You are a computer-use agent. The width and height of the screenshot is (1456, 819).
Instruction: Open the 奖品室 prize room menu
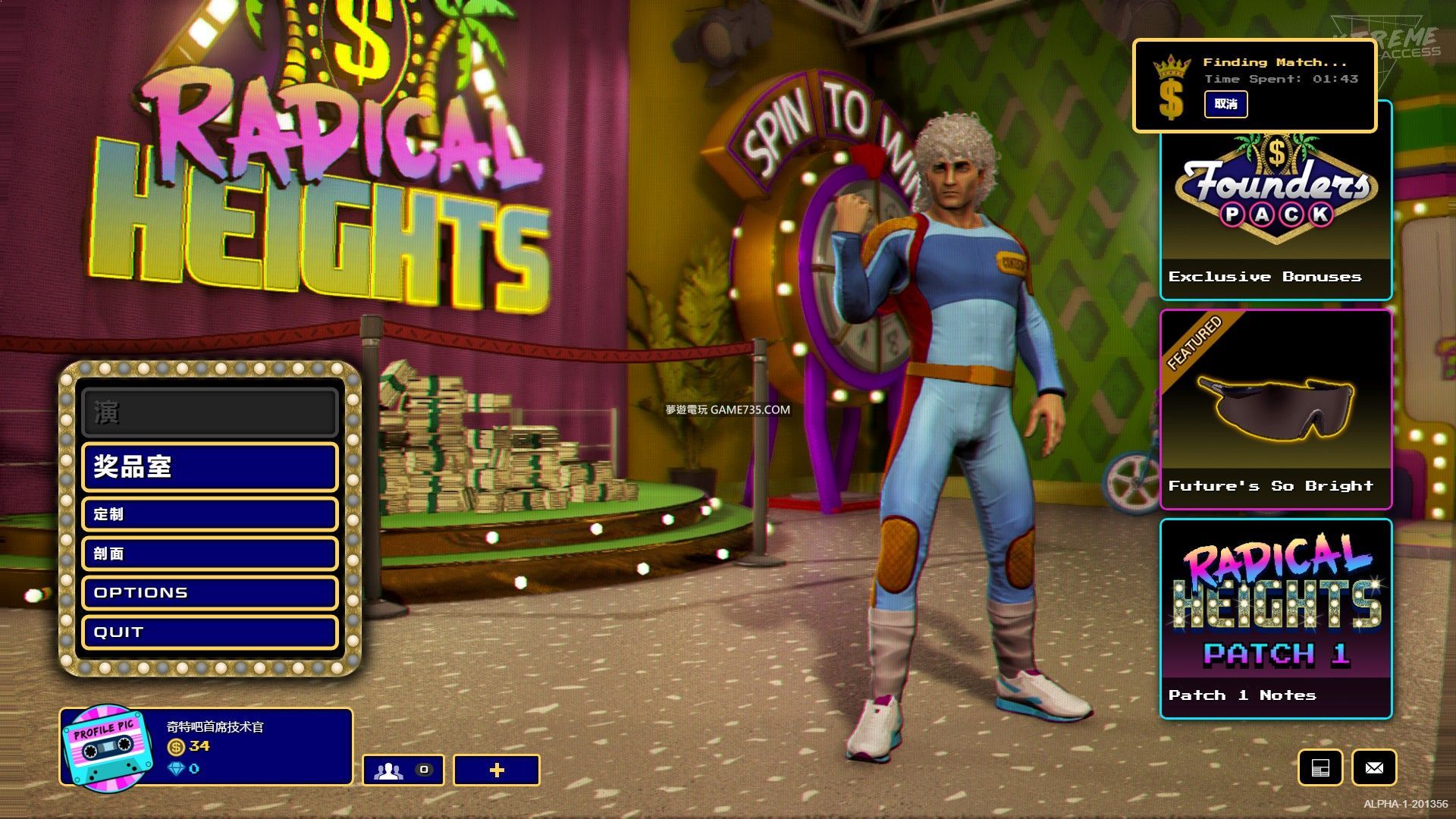click(x=209, y=467)
